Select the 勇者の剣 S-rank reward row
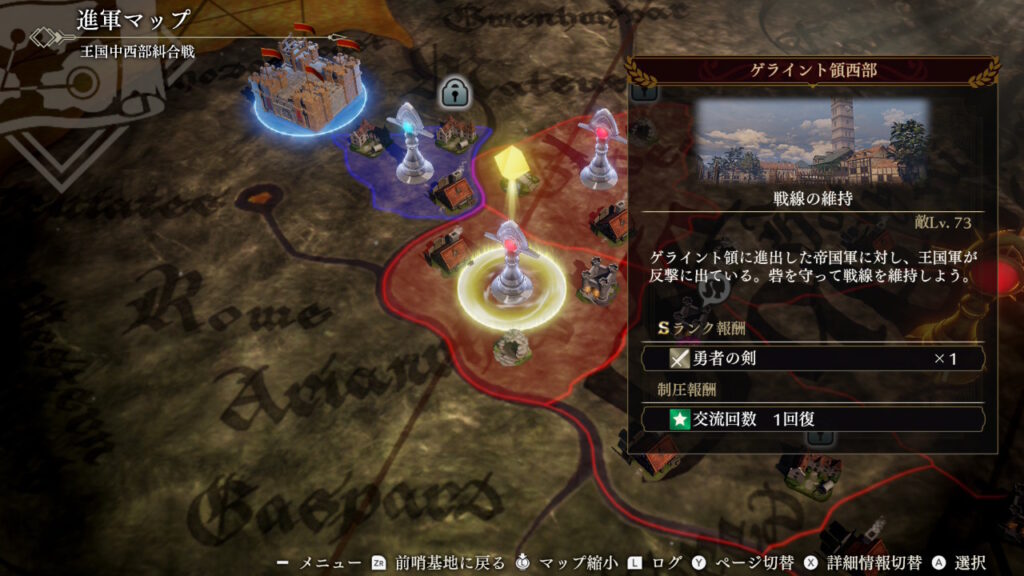 812,358
